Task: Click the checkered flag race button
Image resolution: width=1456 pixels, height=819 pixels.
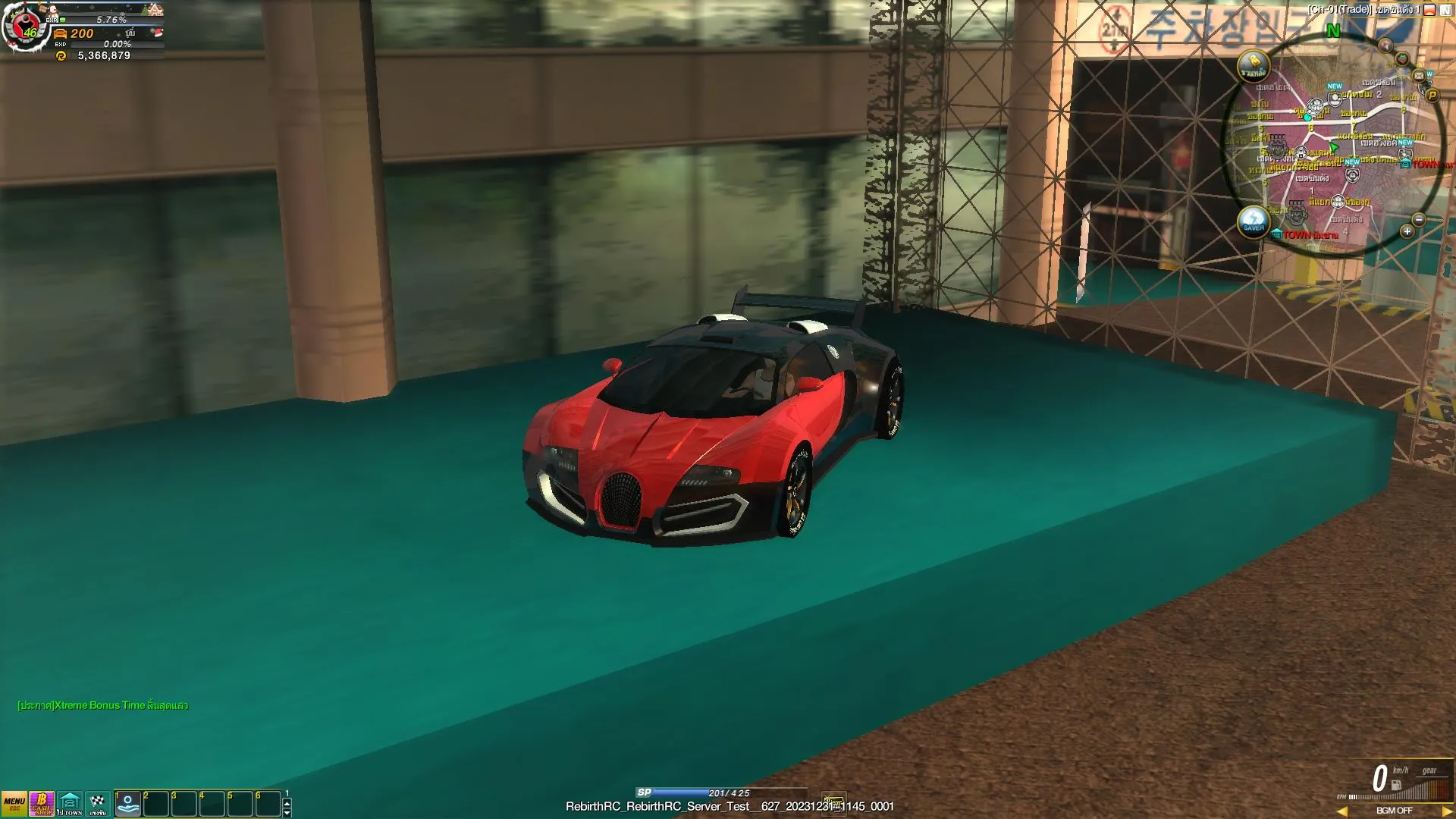Action: coord(98,804)
